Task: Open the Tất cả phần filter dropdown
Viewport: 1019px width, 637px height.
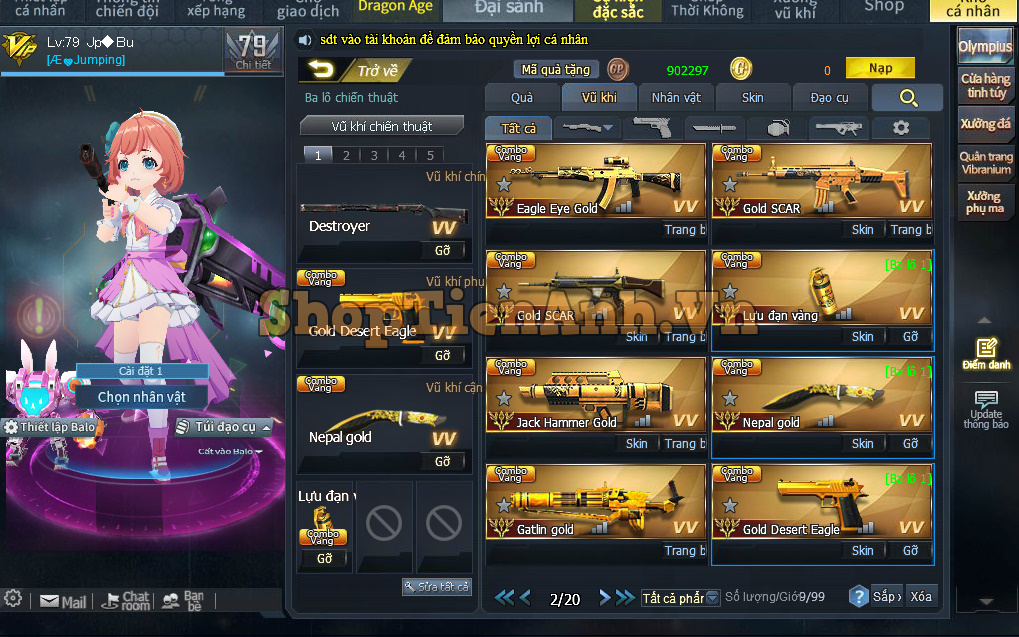Action: (x=680, y=598)
